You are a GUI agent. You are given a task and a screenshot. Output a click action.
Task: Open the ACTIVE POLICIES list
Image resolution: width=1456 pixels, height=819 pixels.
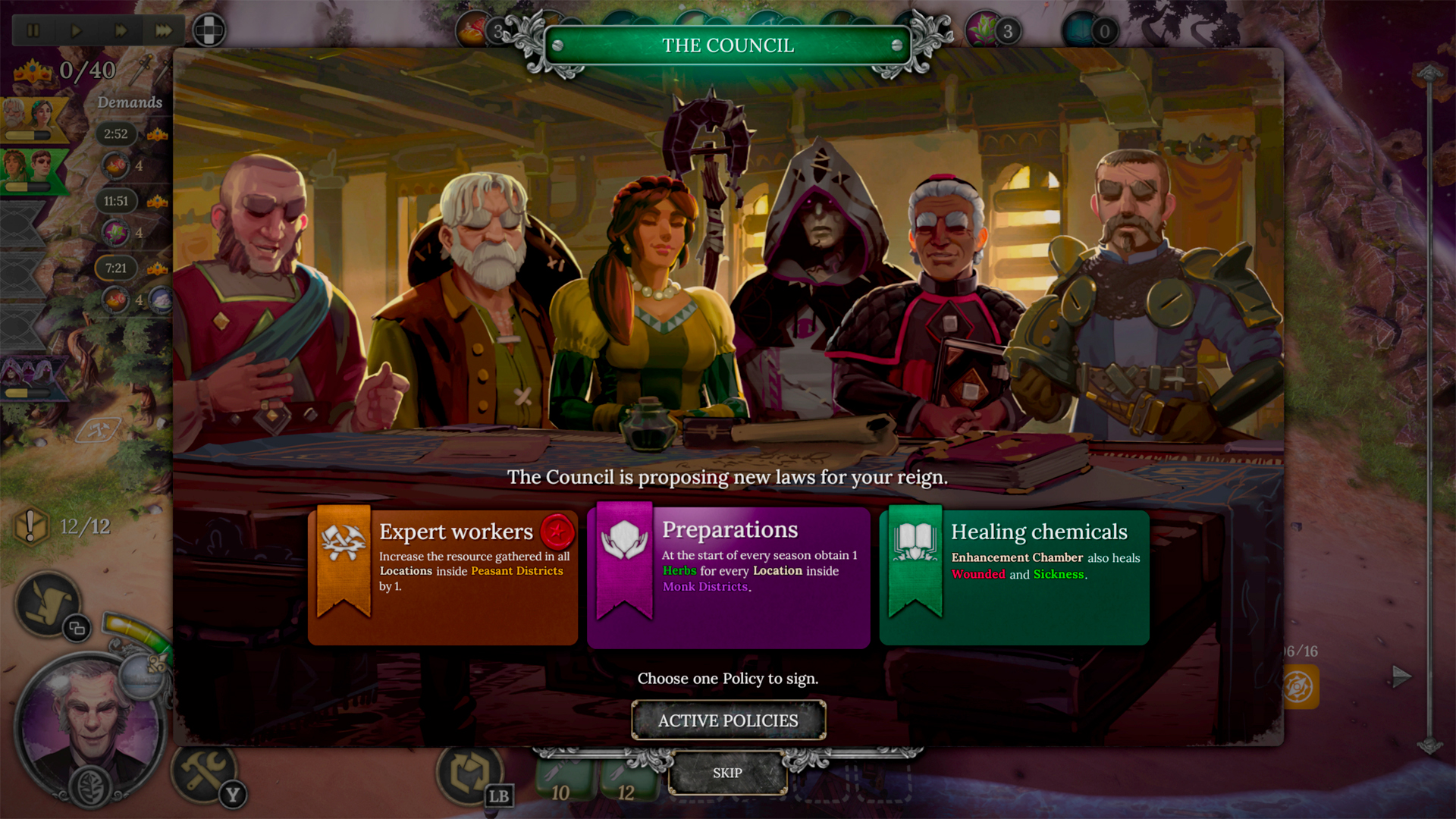click(x=728, y=720)
